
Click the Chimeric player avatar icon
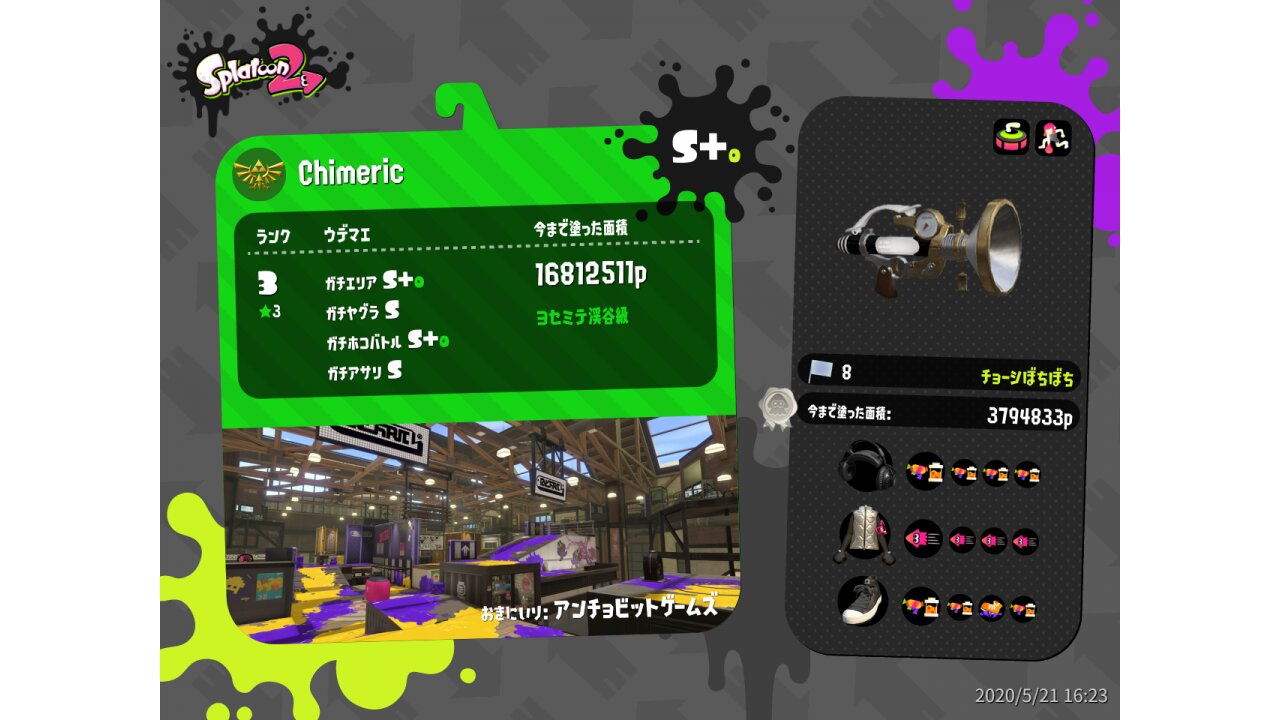coord(259,174)
